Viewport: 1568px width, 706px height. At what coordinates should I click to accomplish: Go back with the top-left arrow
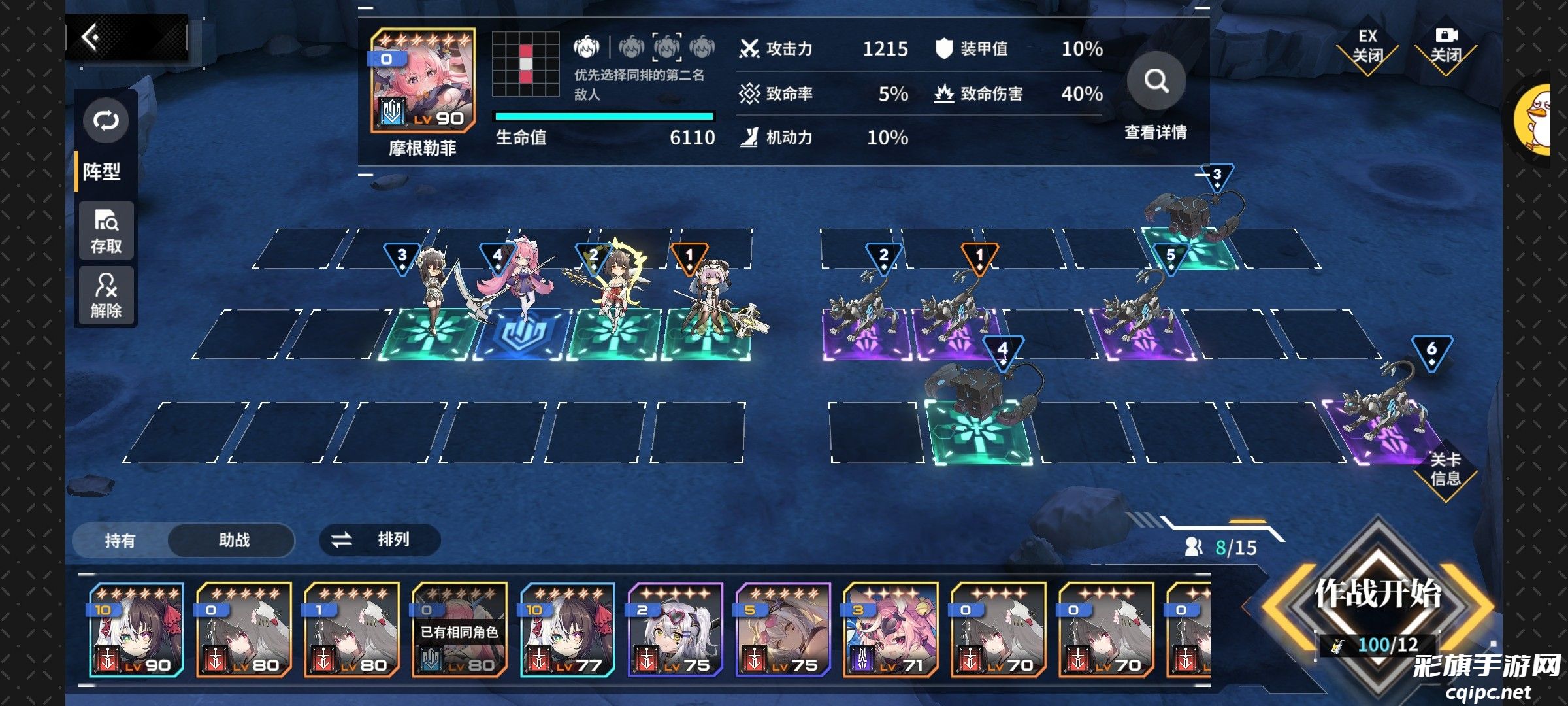point(91,37)
